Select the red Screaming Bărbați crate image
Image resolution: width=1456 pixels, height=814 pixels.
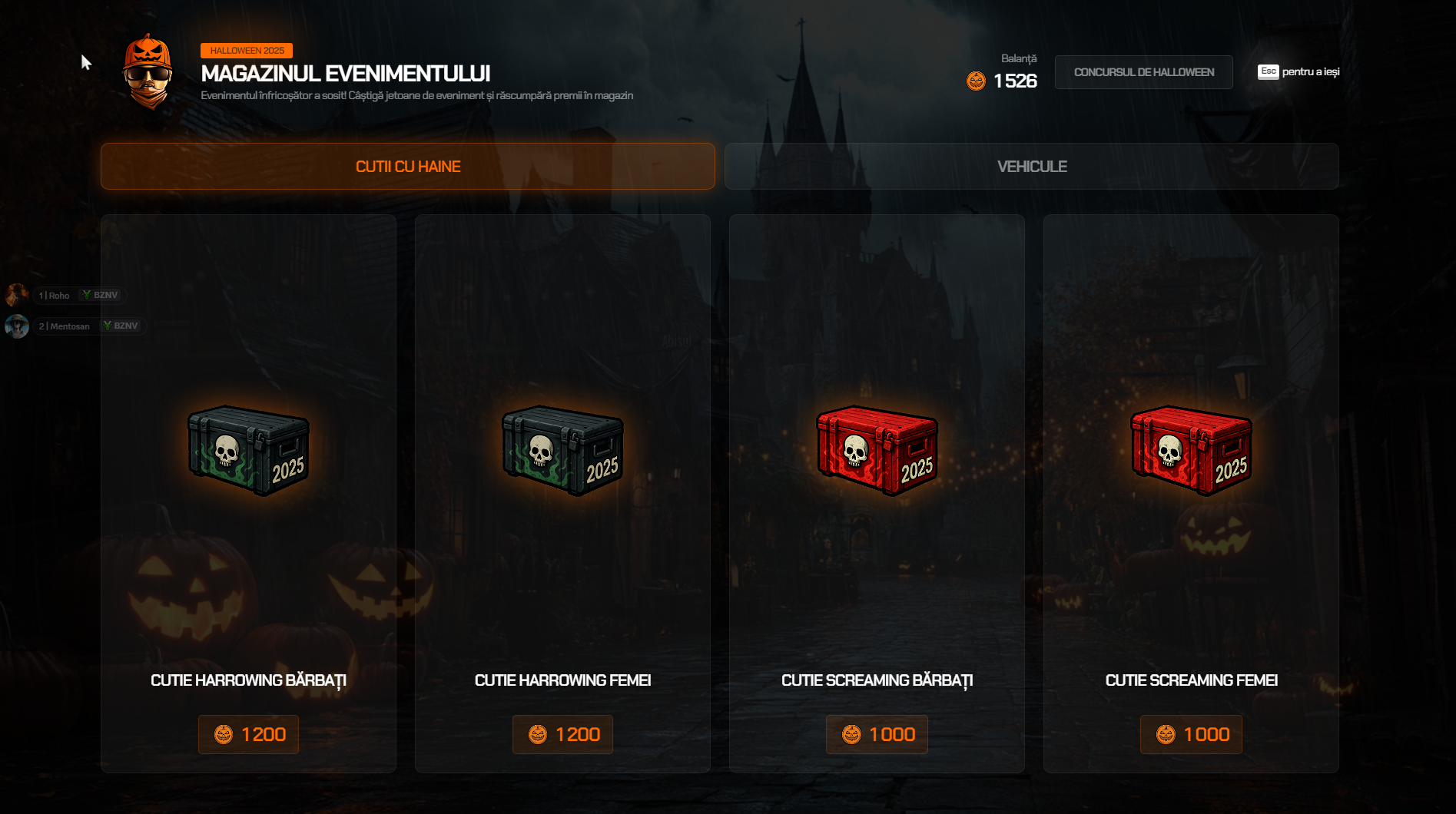click(x=877, y=450)
